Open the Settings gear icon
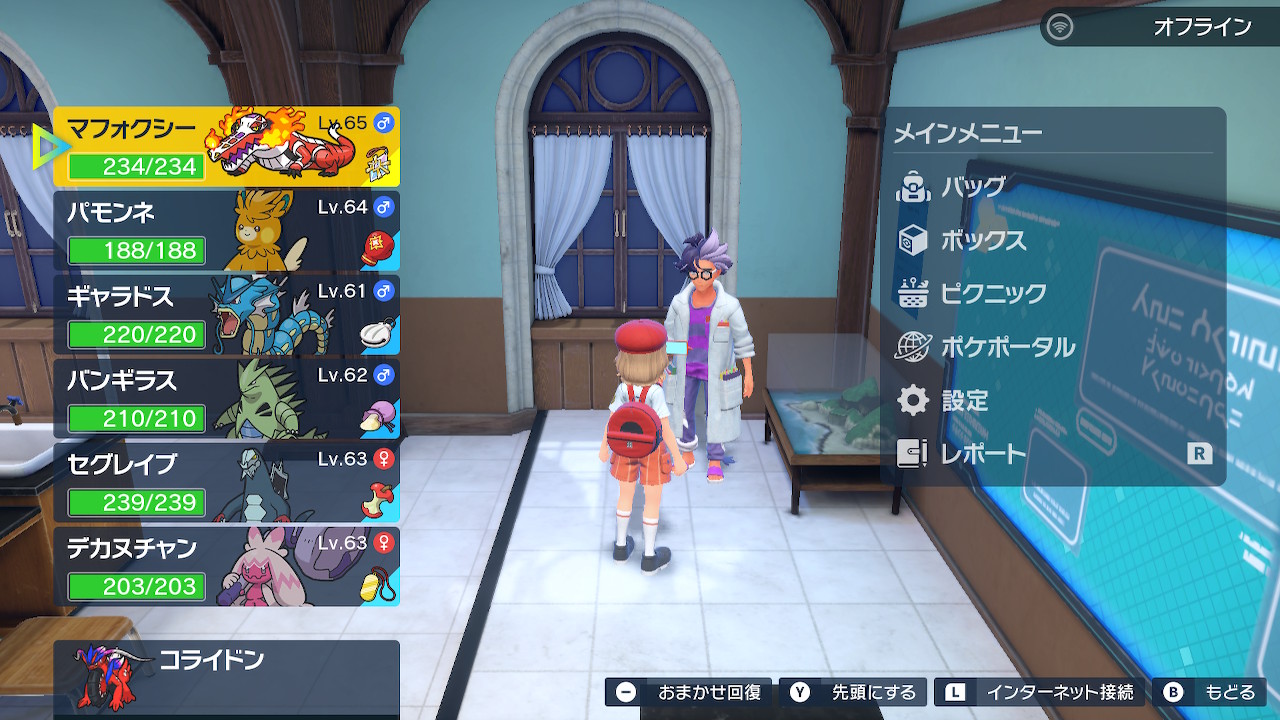This screenshot has width=1280, height=720. tap(913, 400)
